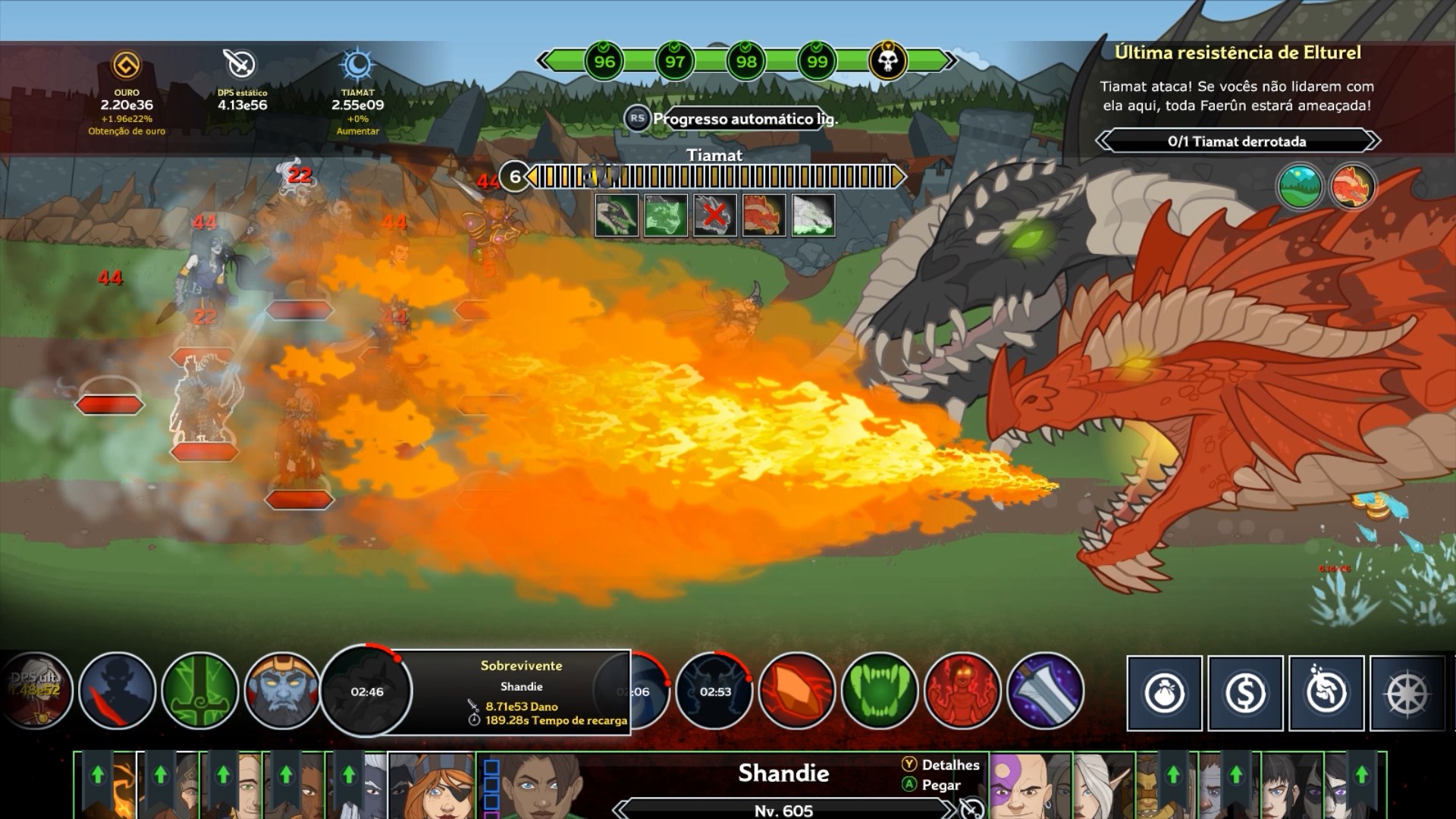This screenshot has width=1456, height=819.
Task: Activate the orange crystal ultimate ability
Action: [x=797, y=691]
